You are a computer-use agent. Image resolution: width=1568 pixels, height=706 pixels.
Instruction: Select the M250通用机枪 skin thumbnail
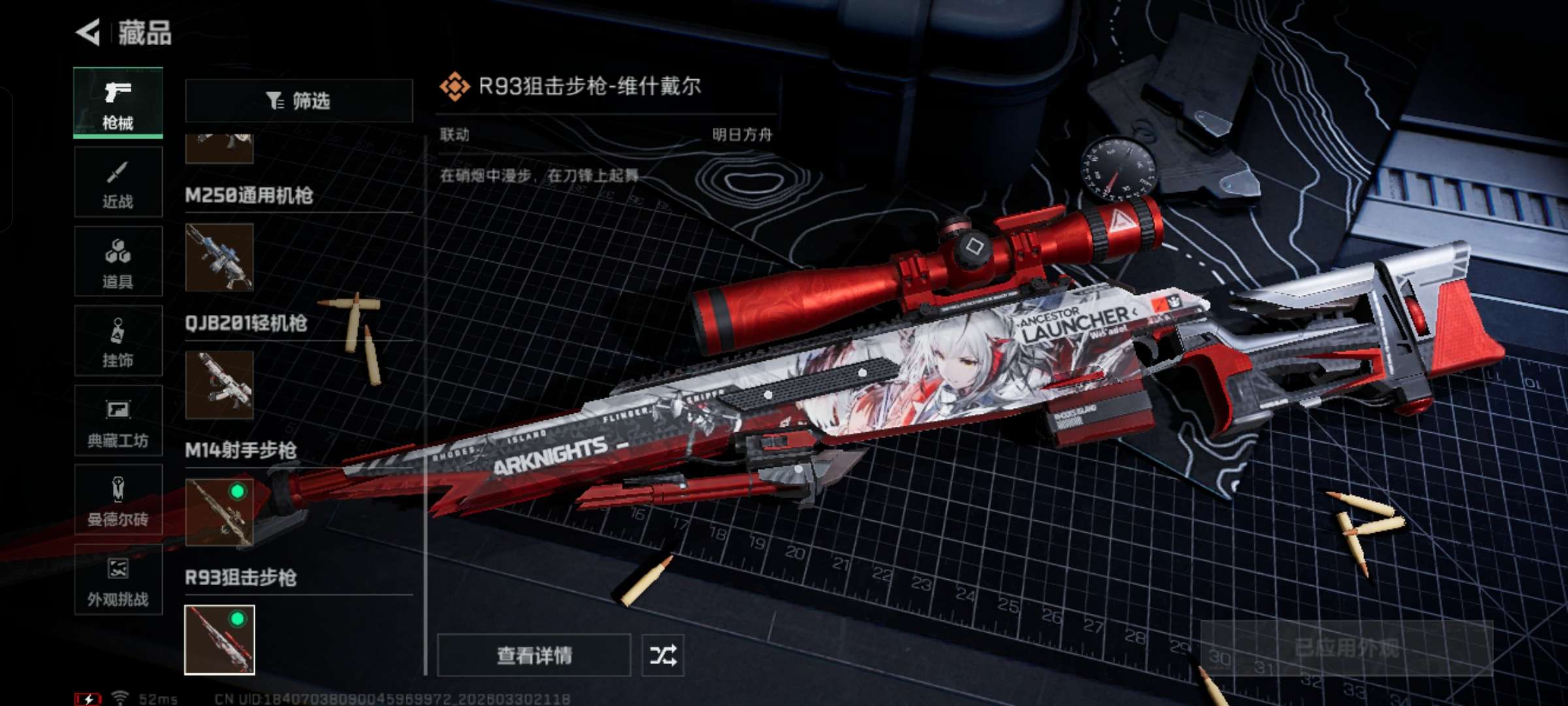(x=220, y=257)
